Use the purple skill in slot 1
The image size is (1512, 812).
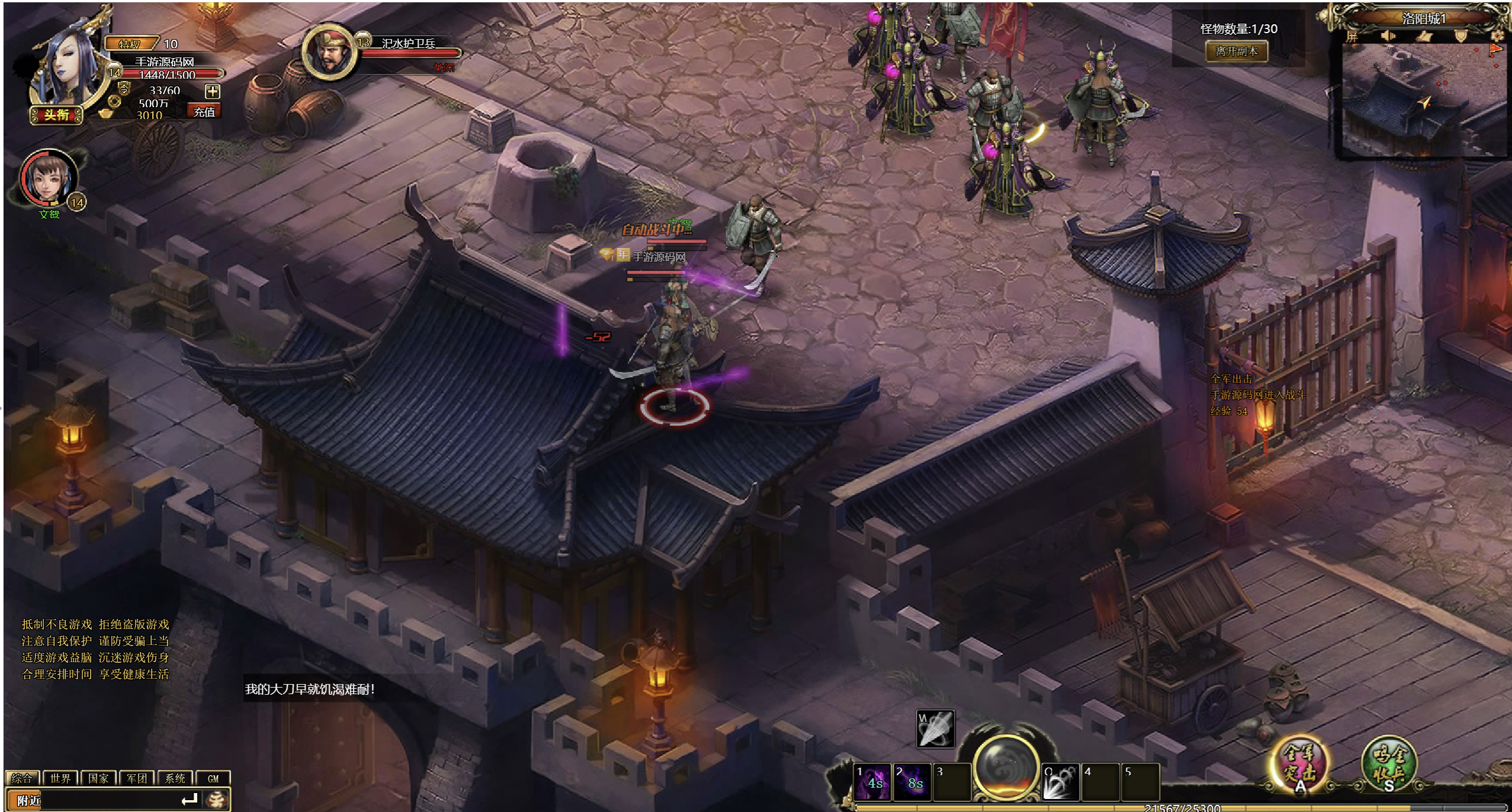872,782
